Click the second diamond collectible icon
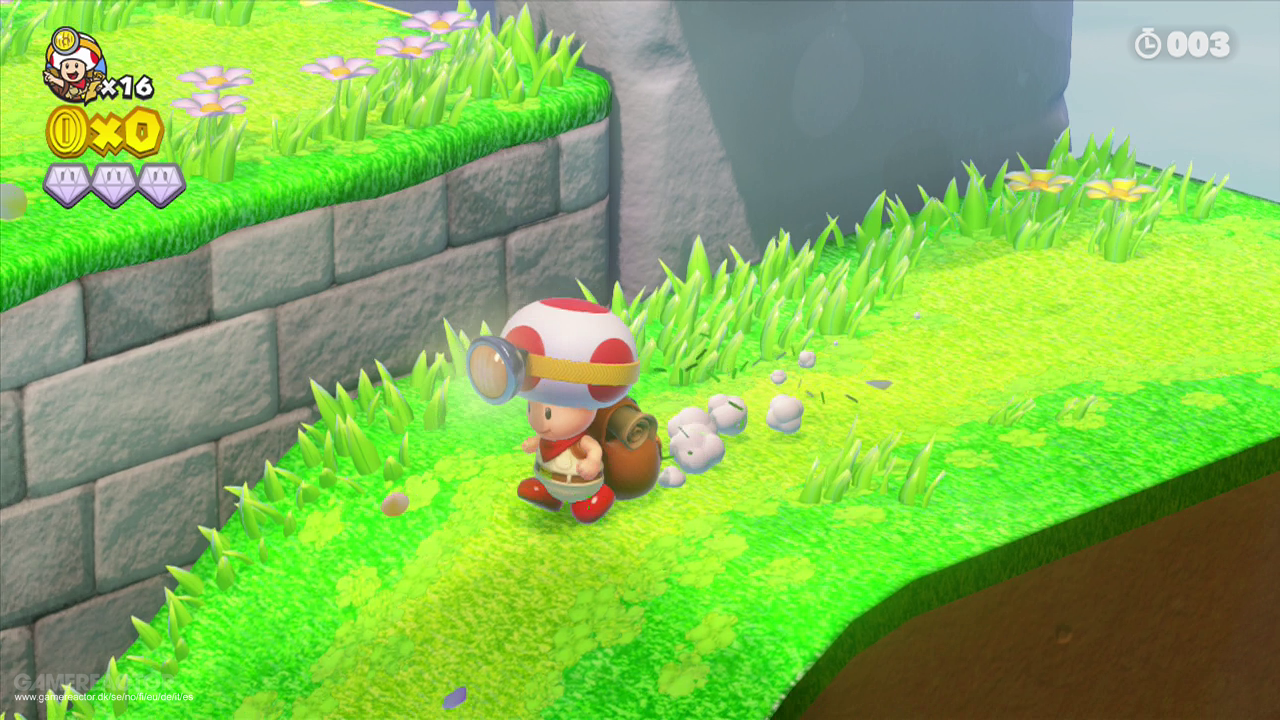Screen dimensions: 1280x720 112,183
